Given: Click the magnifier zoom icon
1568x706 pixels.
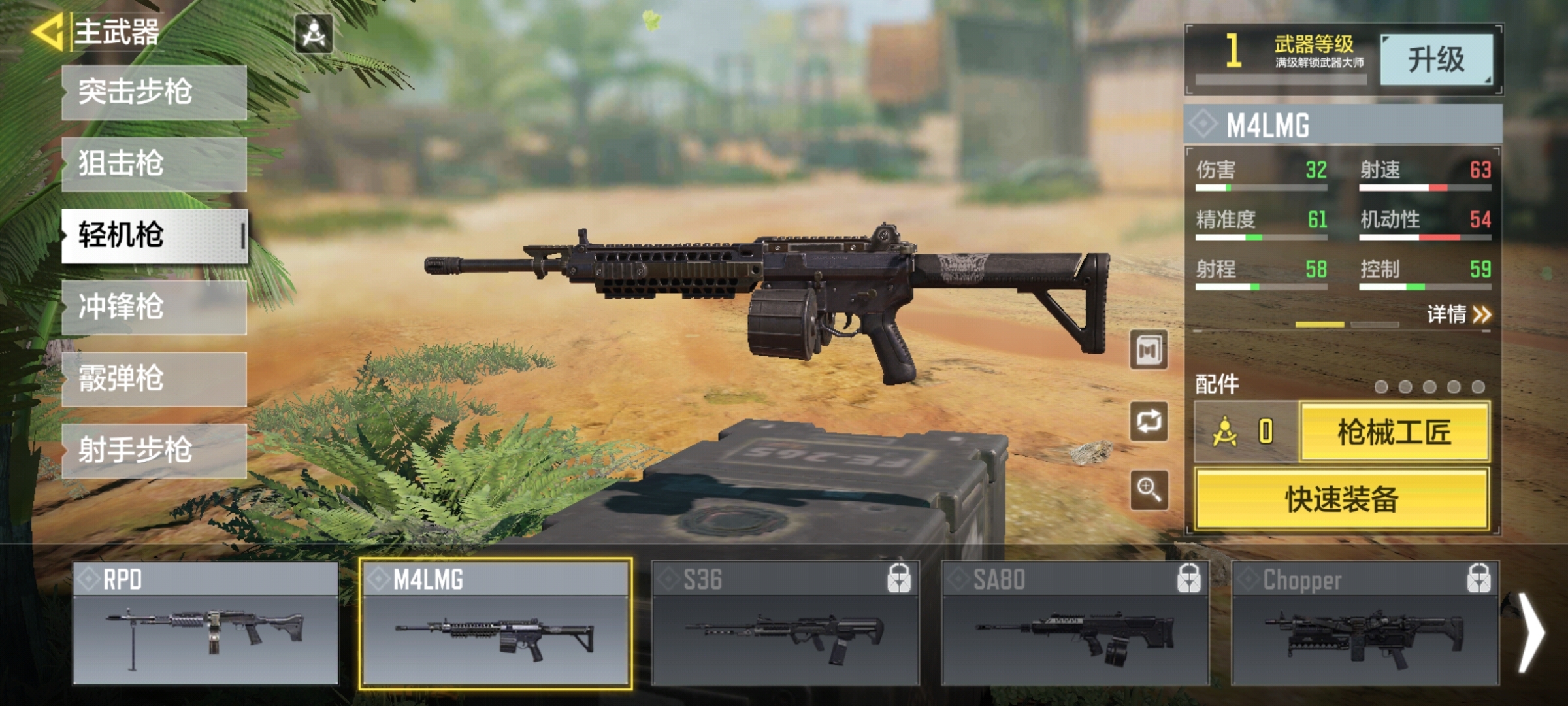Looking at the screenshot, I should 1149,490.
